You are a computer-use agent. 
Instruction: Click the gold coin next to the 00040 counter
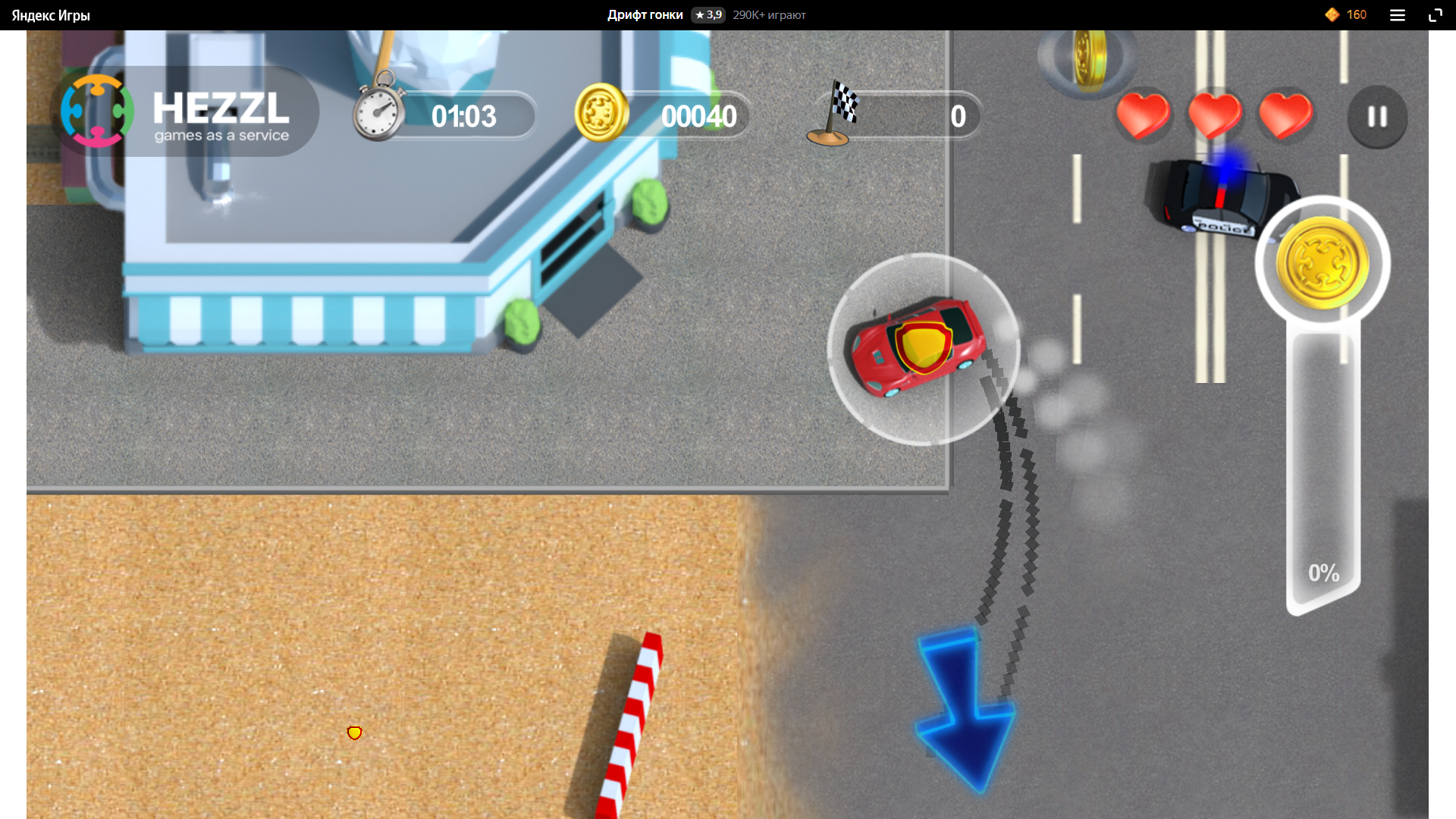coord(603,114)
